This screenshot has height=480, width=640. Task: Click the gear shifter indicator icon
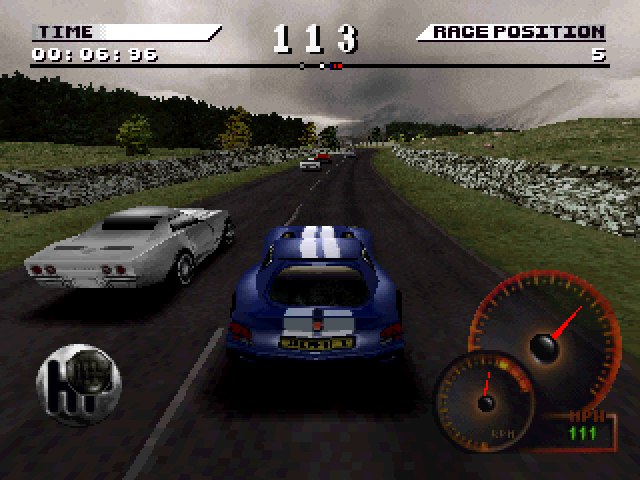pyautogui.click(x=79, y=384)
